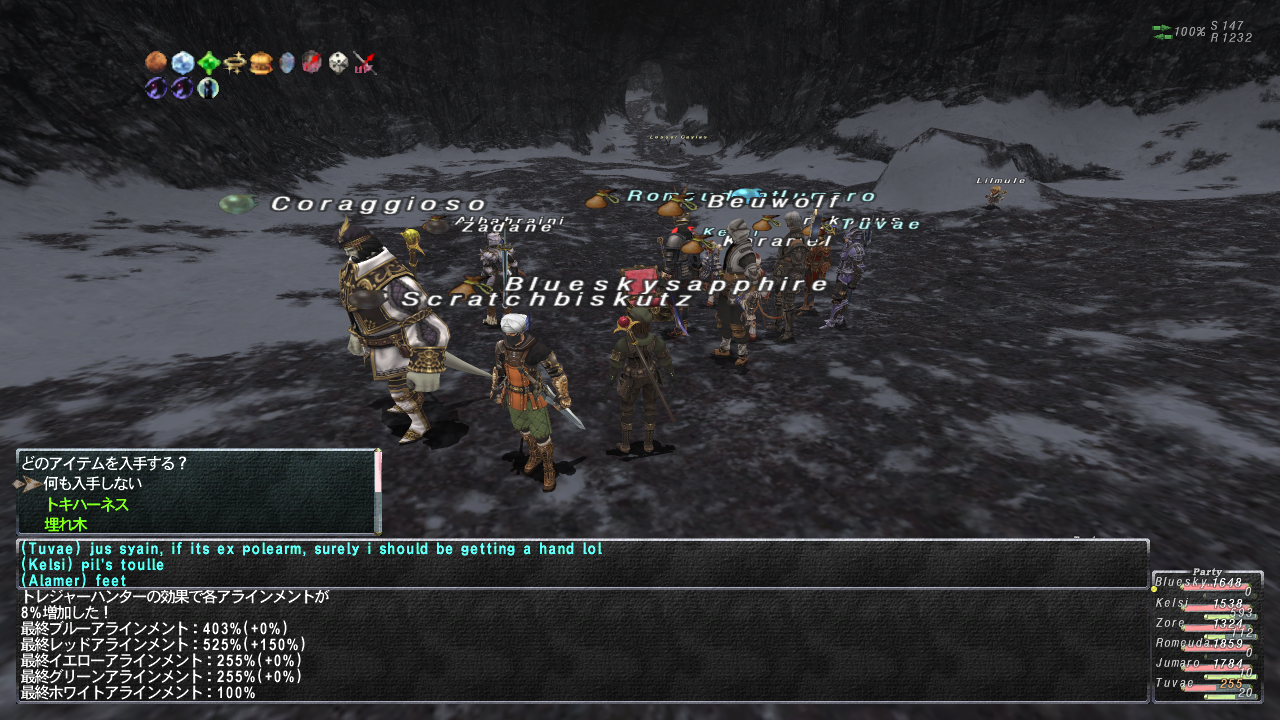The height and width of the screenshot is (720, 1280).
Task: Click the hamburger food status icon
Action: tap(261, 64)
